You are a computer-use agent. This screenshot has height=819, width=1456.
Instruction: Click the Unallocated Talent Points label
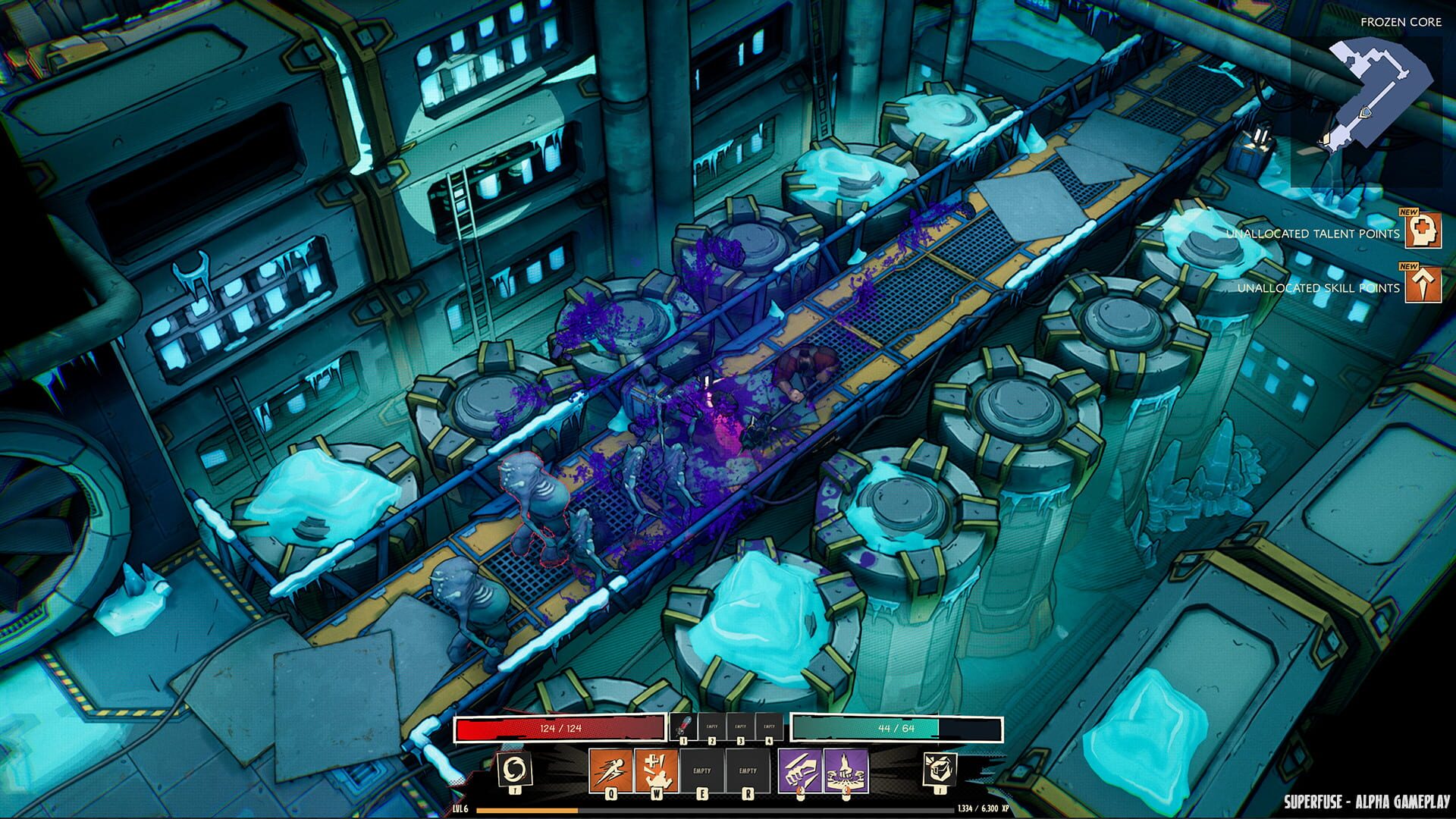tap(1313, 234)
